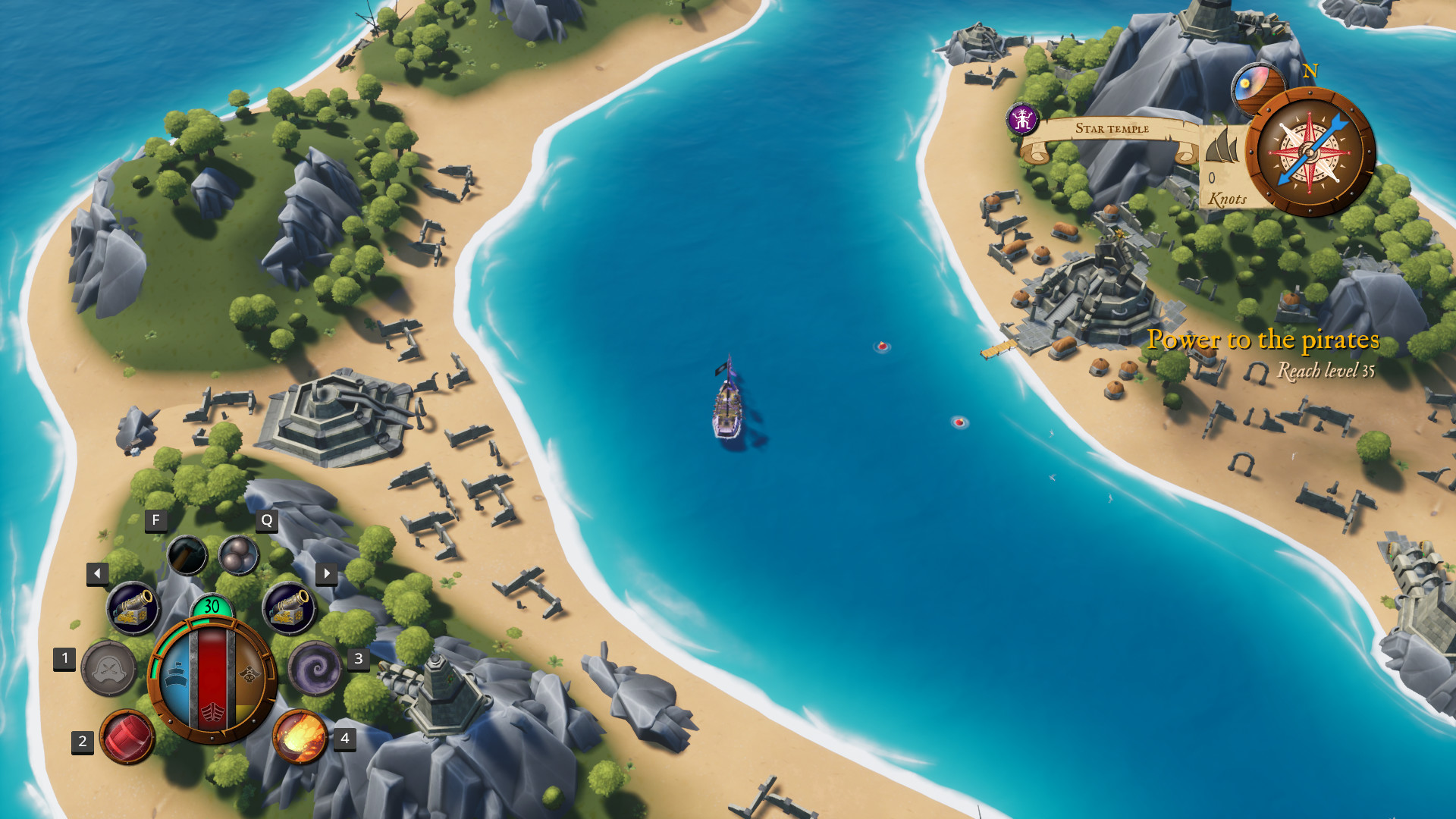Switch ammo with the left arrow selector
Viewport: 1456px width, 819px height.
[x=96, y=573]
